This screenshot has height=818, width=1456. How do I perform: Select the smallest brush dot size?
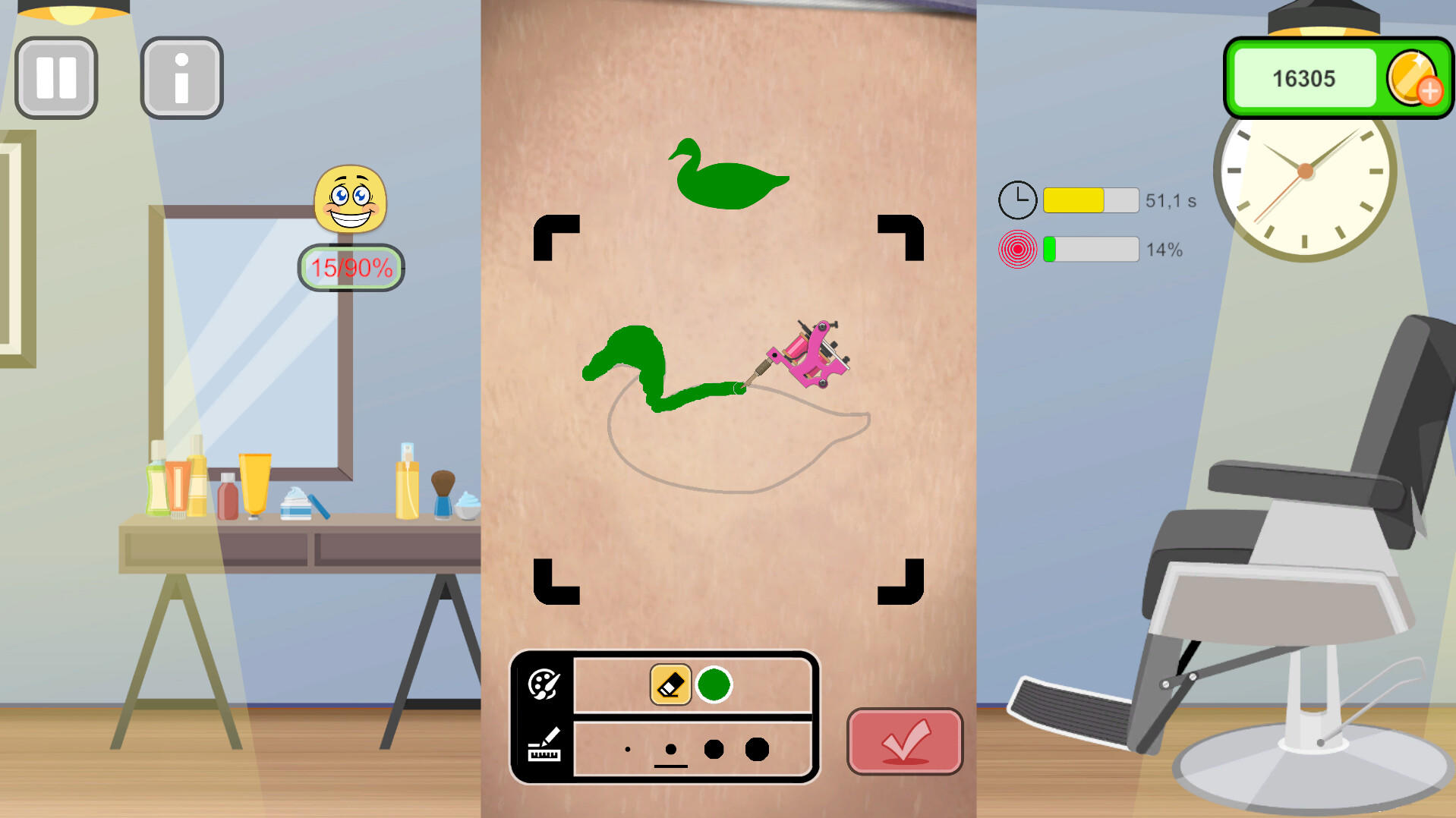[x=627, y=748]
